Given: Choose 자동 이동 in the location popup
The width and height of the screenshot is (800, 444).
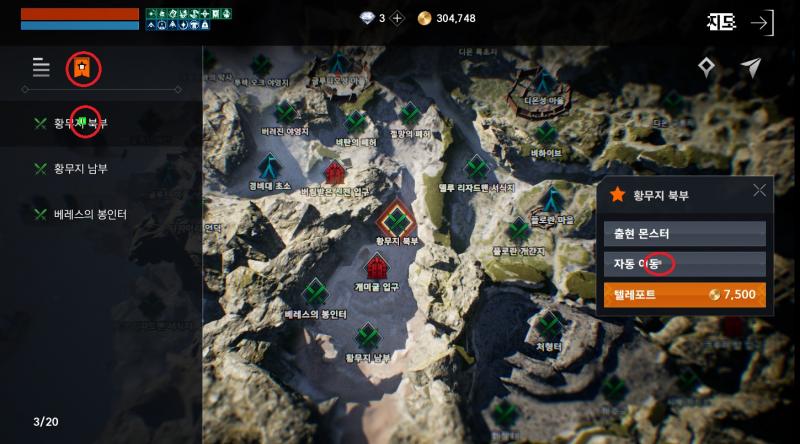Looking at the screenshot, I should coord(685,264).
